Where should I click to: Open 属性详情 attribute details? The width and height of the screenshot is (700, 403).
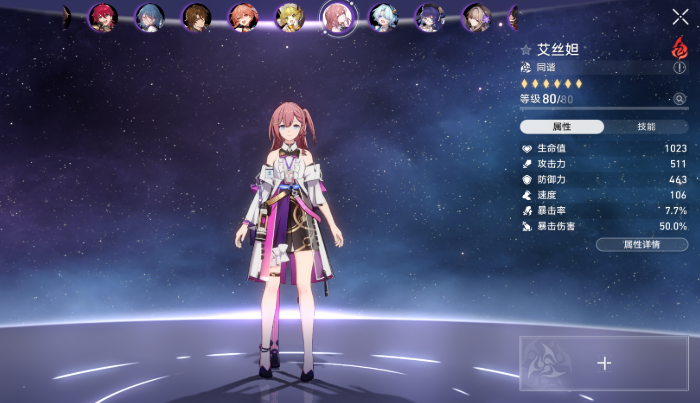pos(641,244)
